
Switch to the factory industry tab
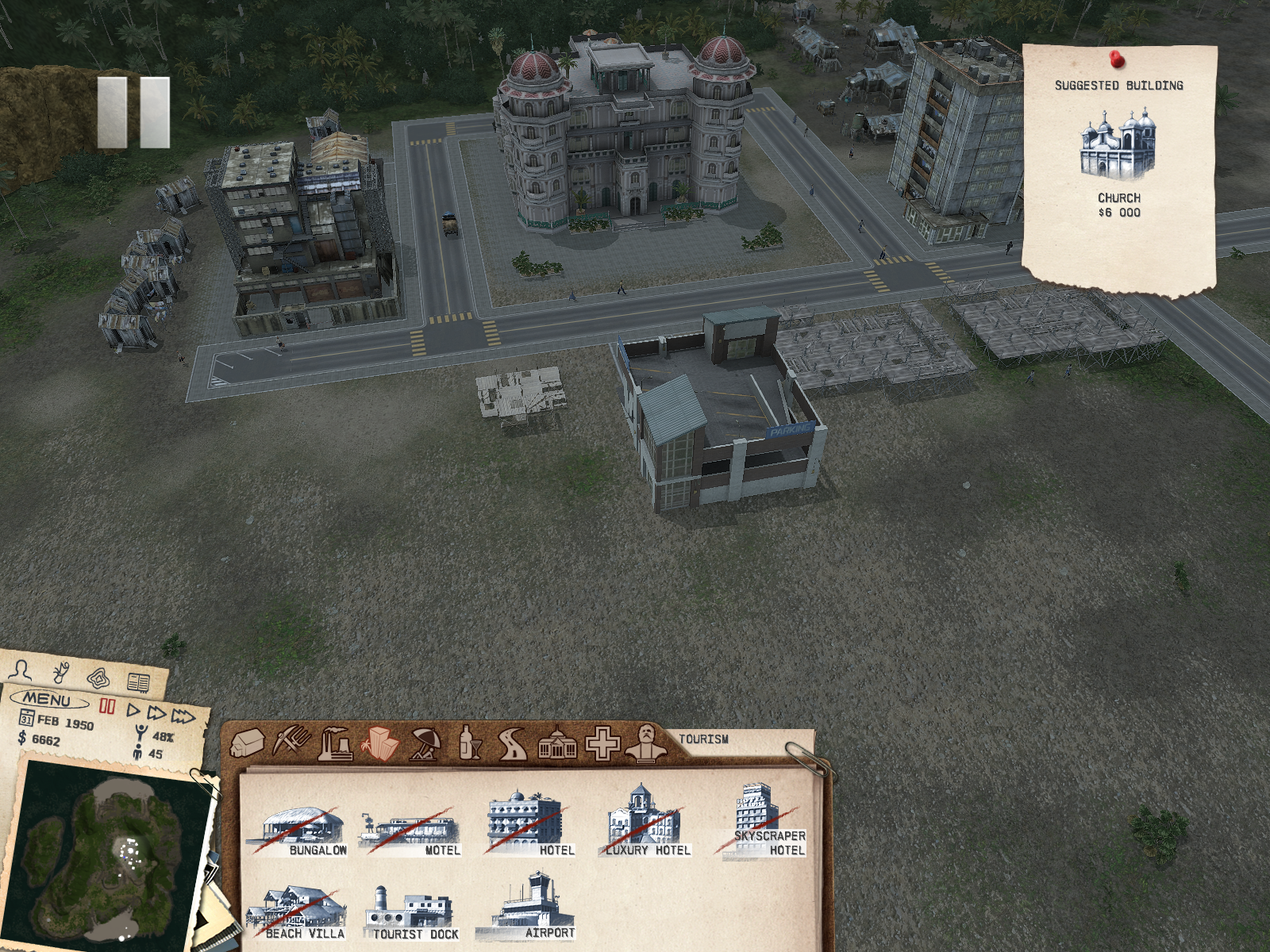click(335, 743)
